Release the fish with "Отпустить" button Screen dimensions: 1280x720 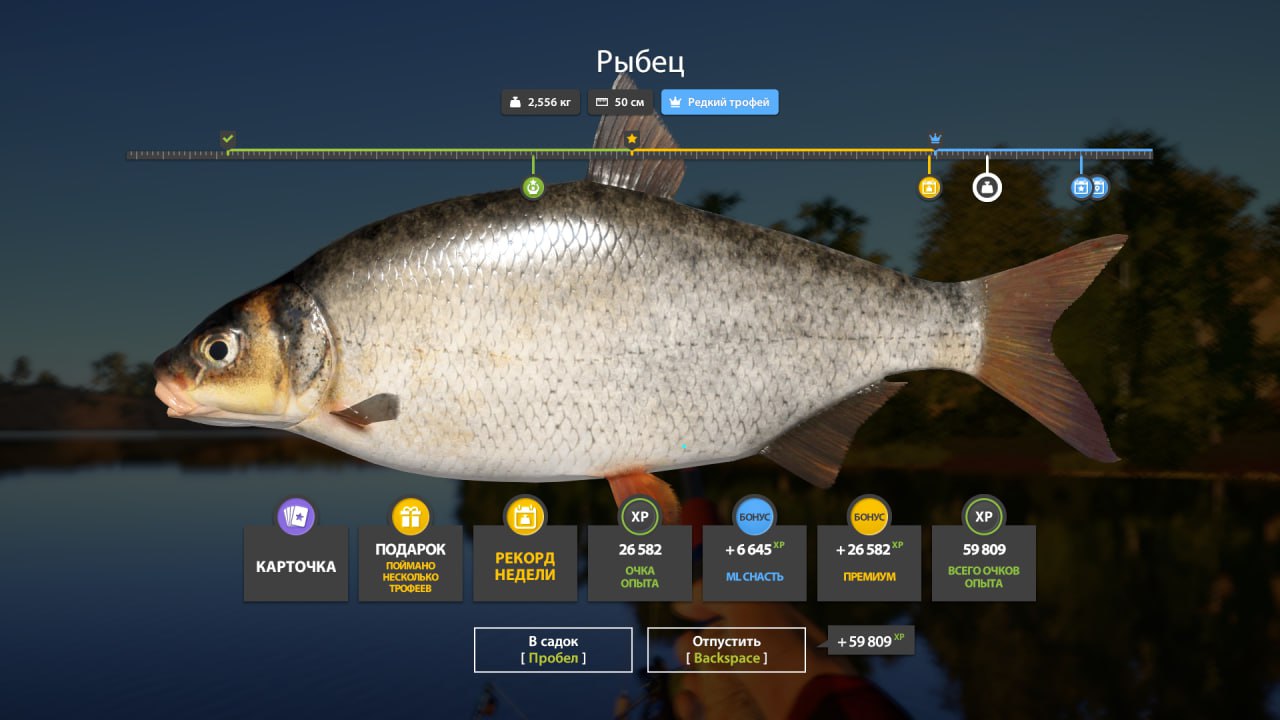[x=726, y=649]
